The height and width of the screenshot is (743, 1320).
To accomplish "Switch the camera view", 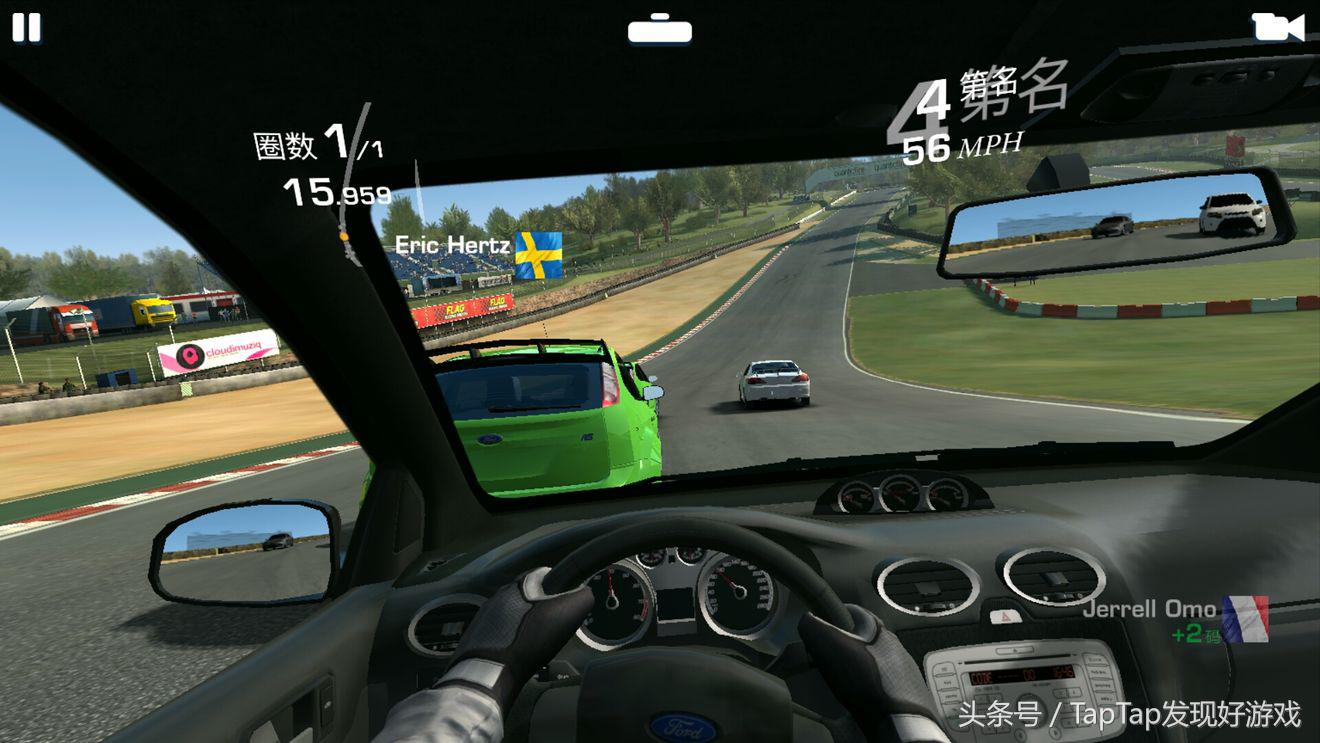I will 1277,27.
